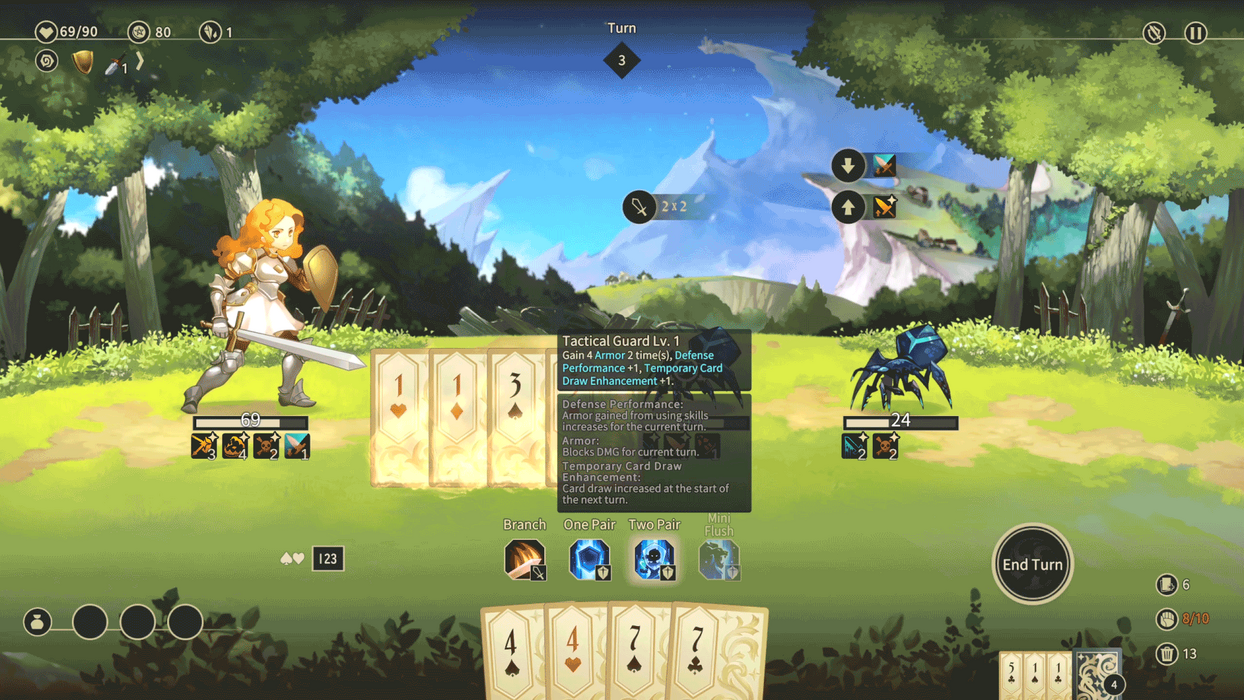1244x700 pixels.
Task: Sort hand by suit icons
Action: [x=292, y=558]
